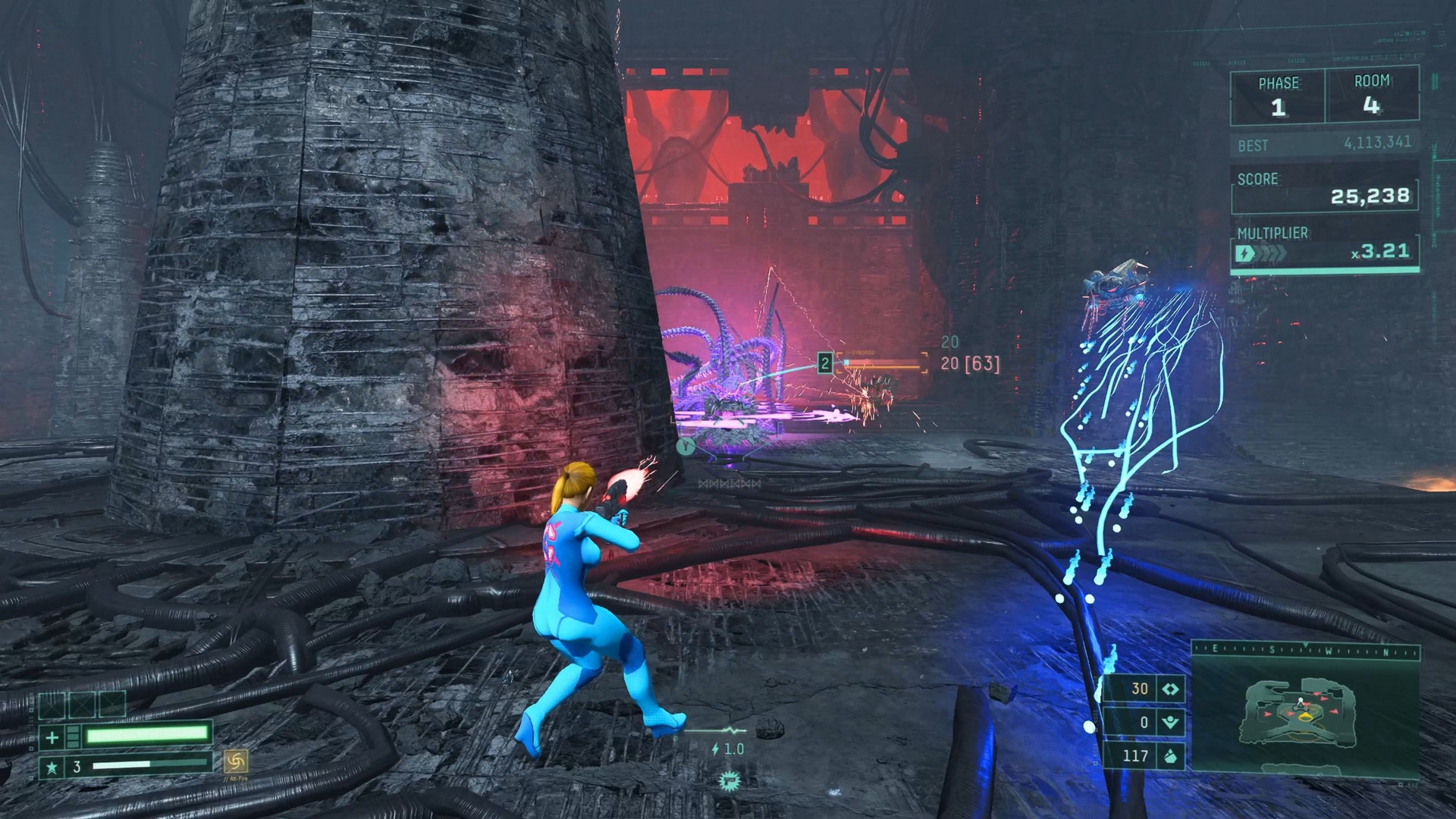The height and width of the screenshot is (819, 1456).
Task: Click the Ether icon beside the zero count
Action: pyautogui.click(x=1172, y=722)
